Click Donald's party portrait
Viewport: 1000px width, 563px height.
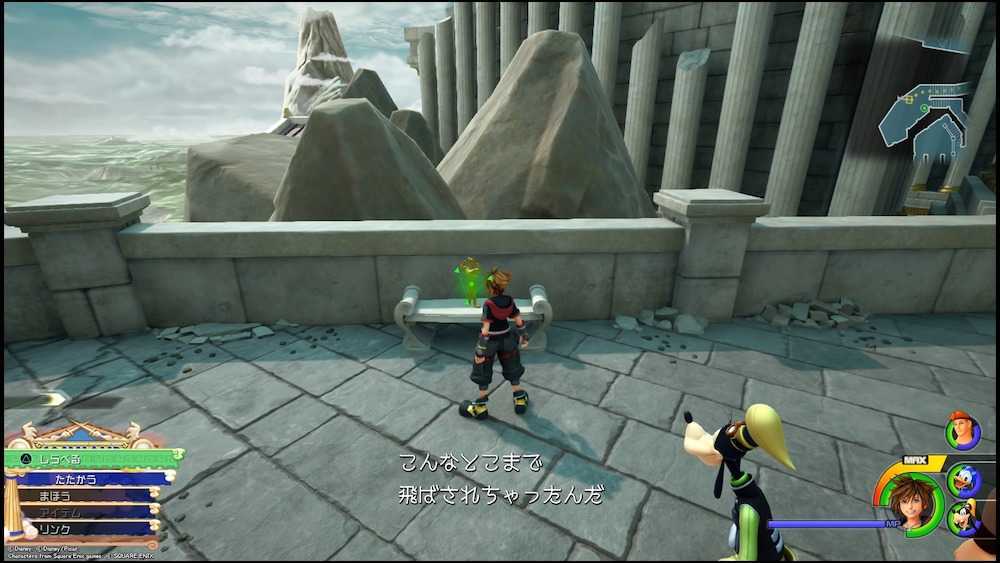coord(964,480)
